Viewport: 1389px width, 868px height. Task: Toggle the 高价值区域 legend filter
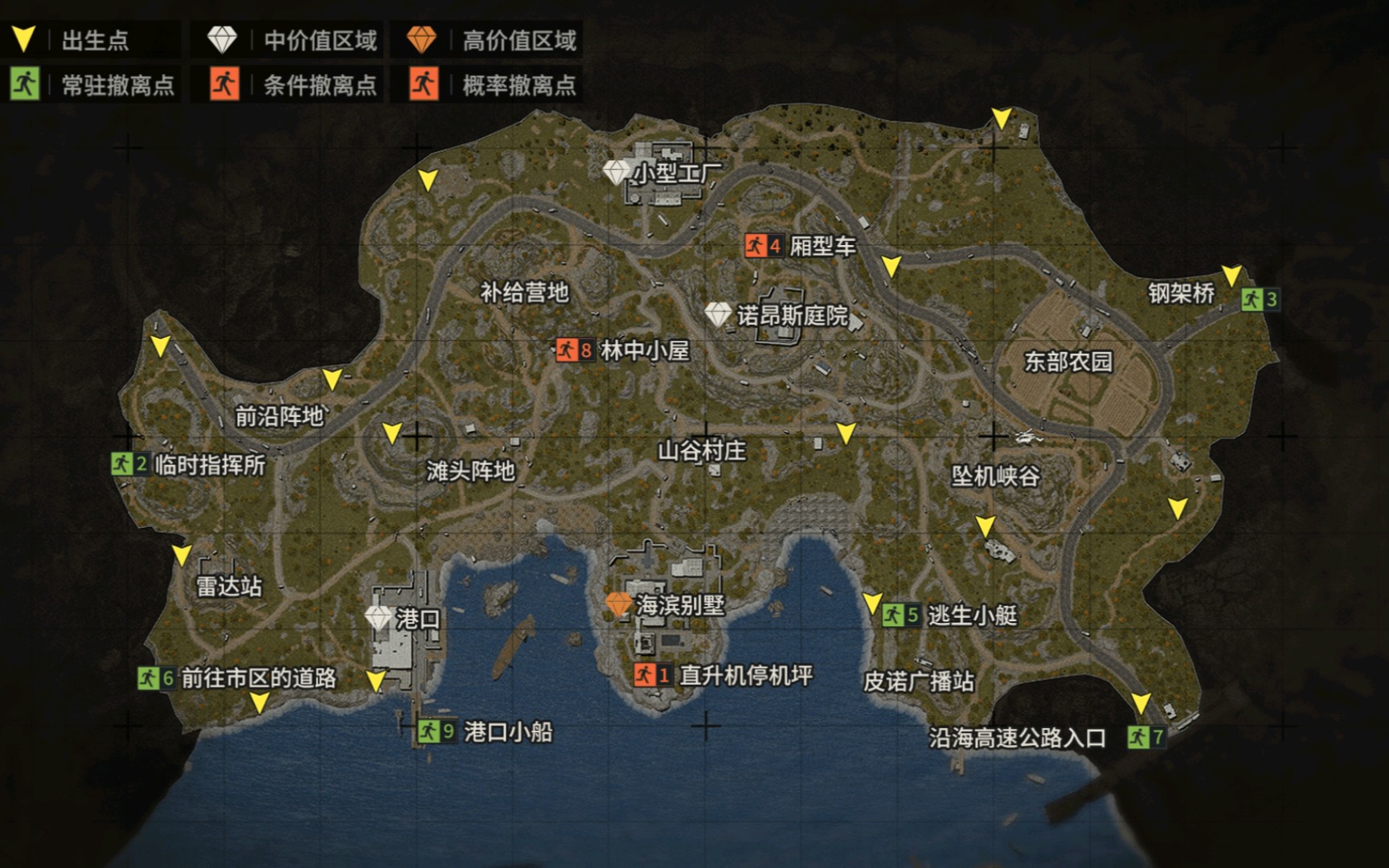pos(487,40)
